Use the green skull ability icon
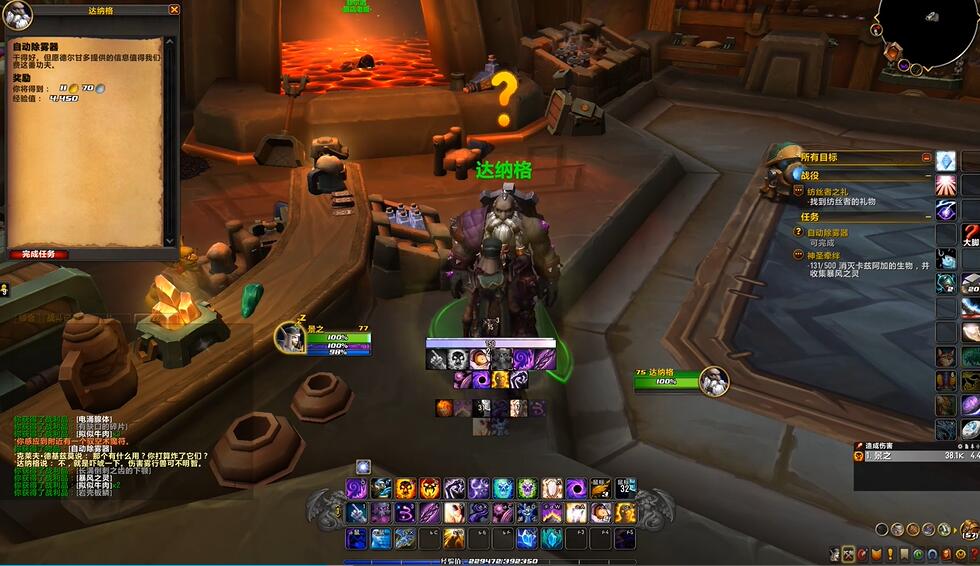The image size is (980, 566). pyautogui.click(x=527, y=488)
